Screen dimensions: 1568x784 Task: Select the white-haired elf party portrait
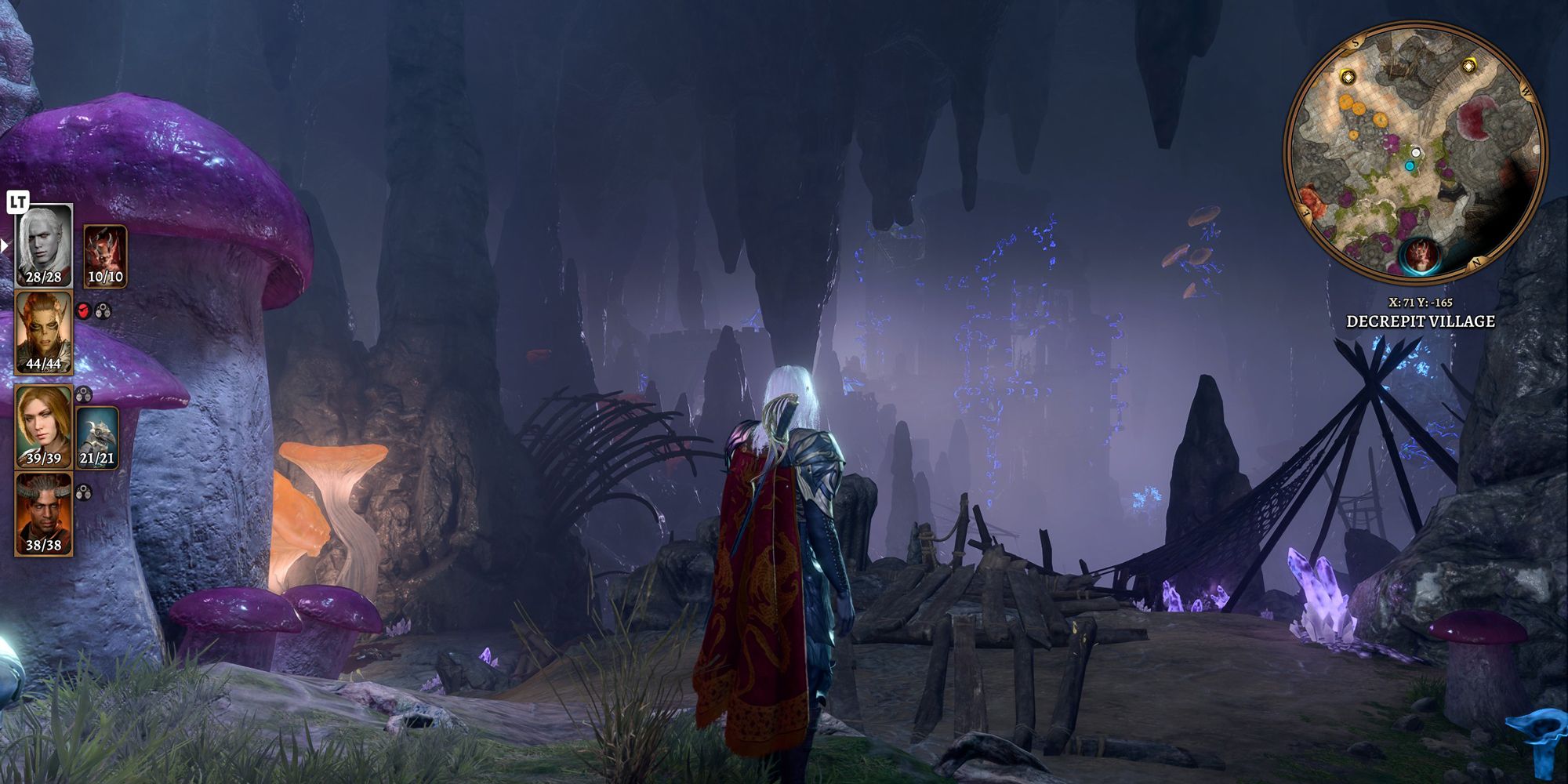[44, 245]
